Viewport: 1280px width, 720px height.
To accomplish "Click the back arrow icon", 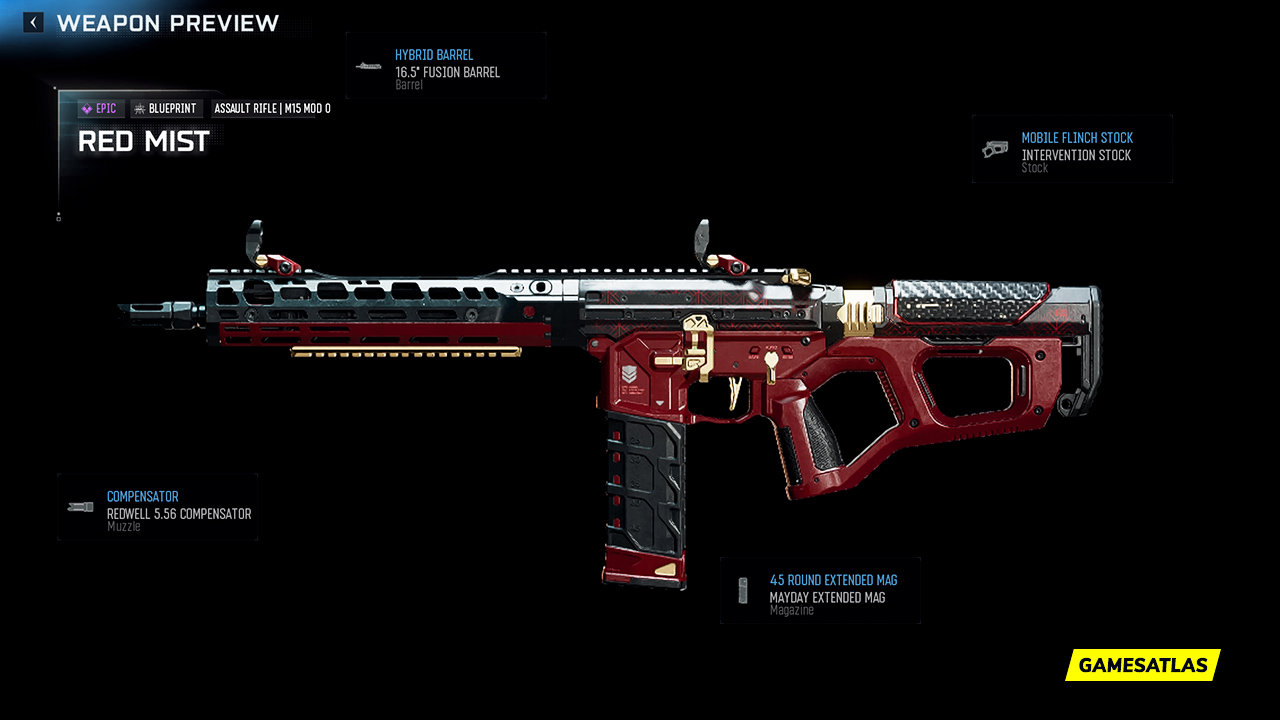I will coord(32,21).
